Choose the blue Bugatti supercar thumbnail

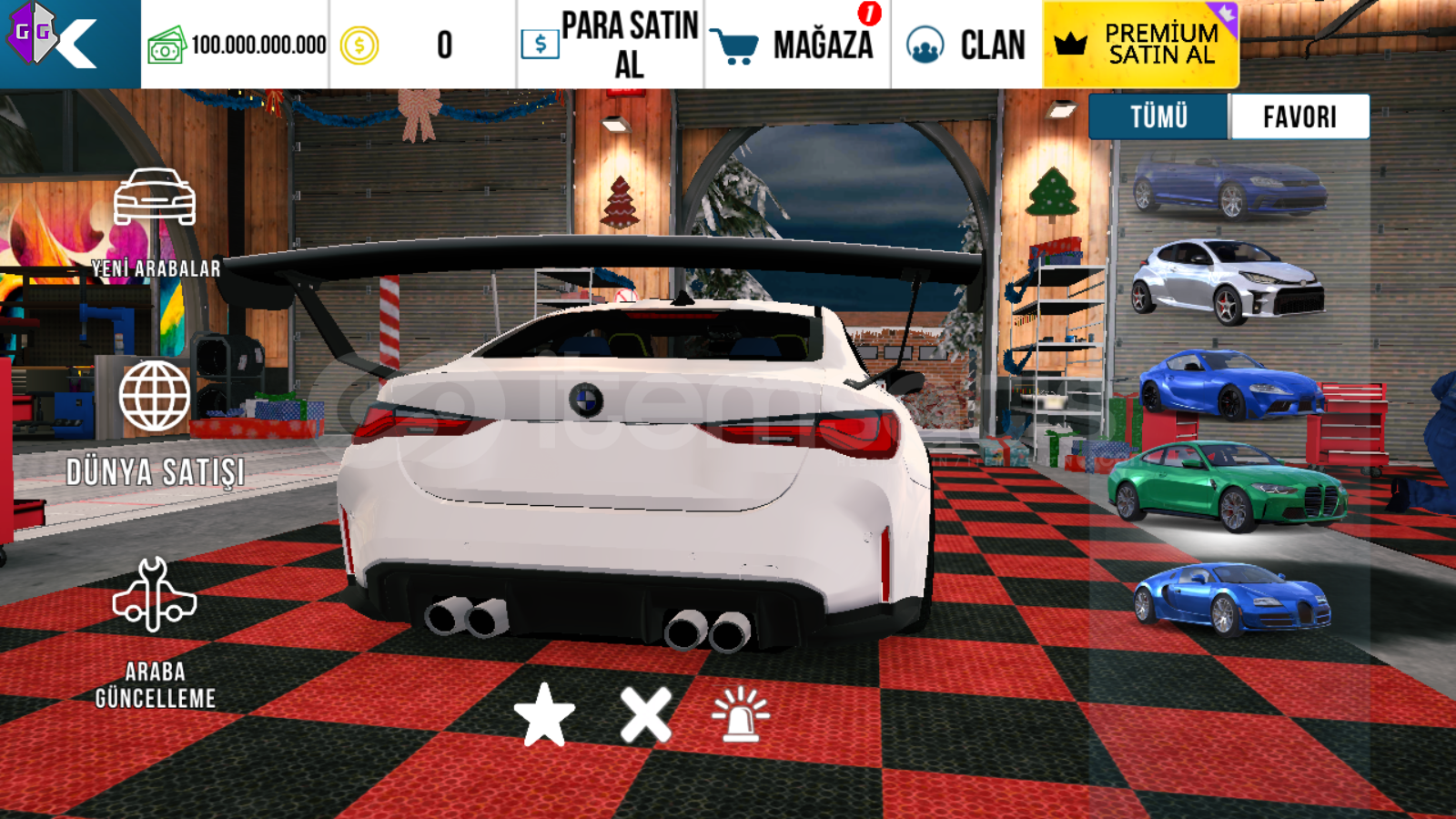(x=1231, y=597)
